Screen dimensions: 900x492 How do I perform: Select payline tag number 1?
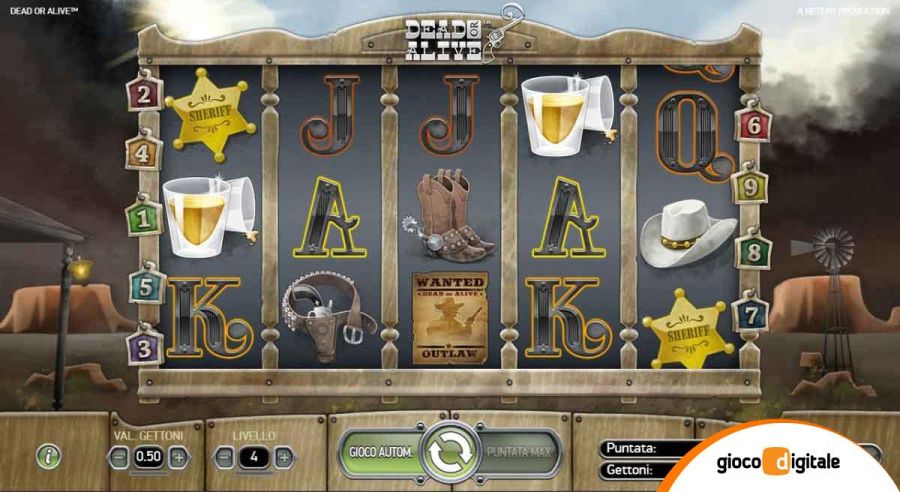pyautogui.click(x=143, y=216)
